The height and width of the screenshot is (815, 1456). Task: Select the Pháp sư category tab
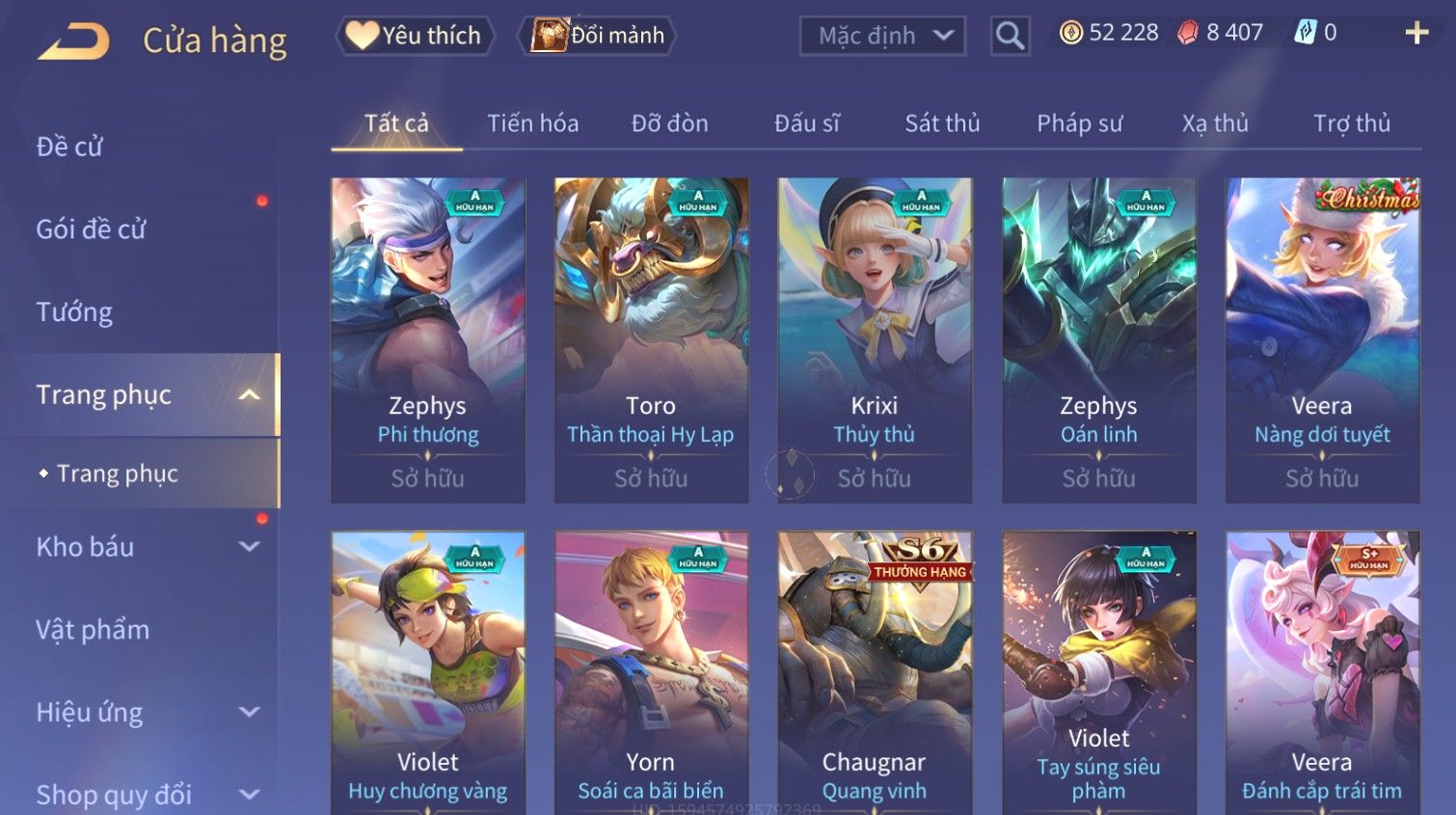[x=1079, y=123]
